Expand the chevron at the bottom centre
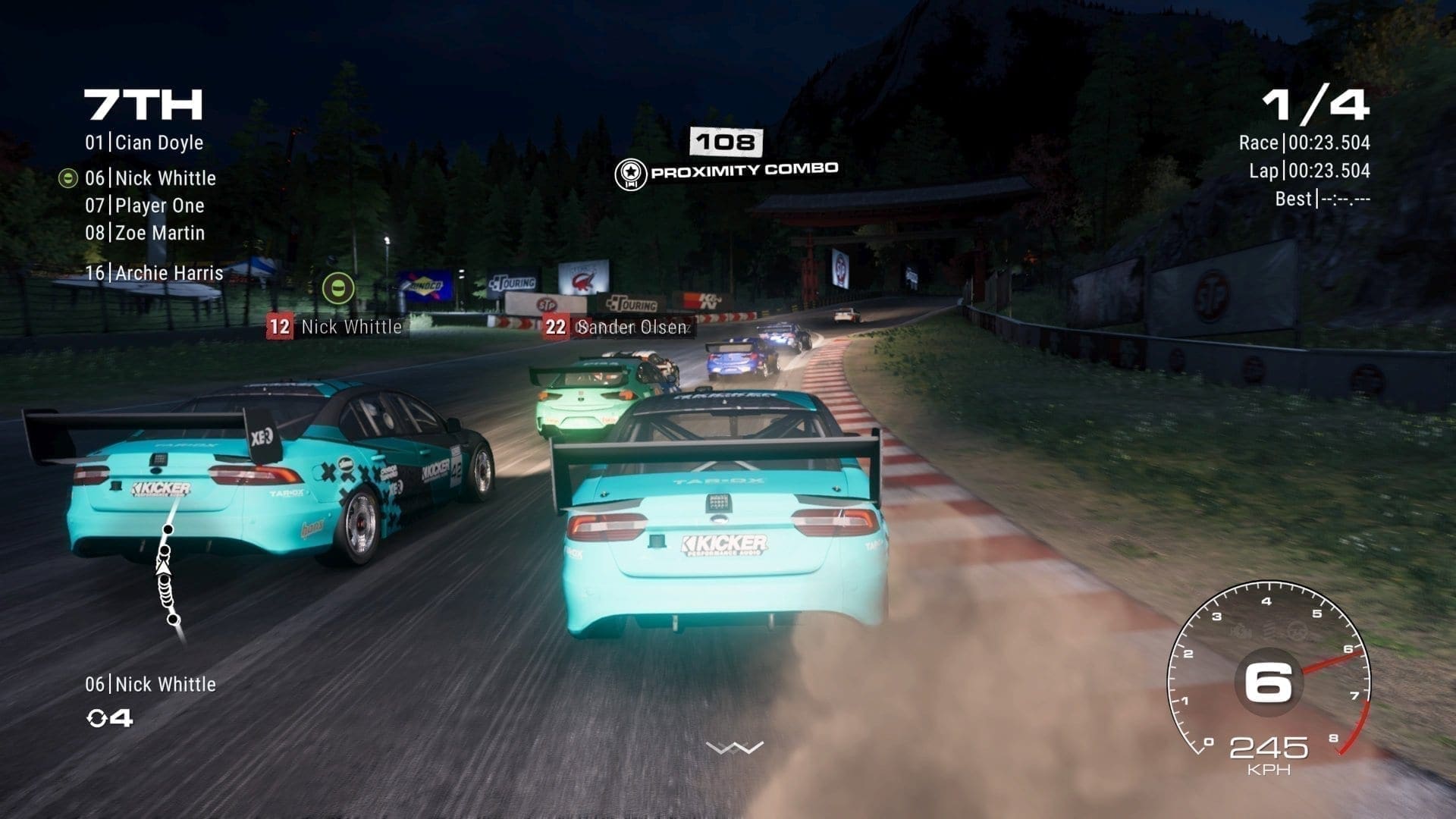 (x=734, y=748)
